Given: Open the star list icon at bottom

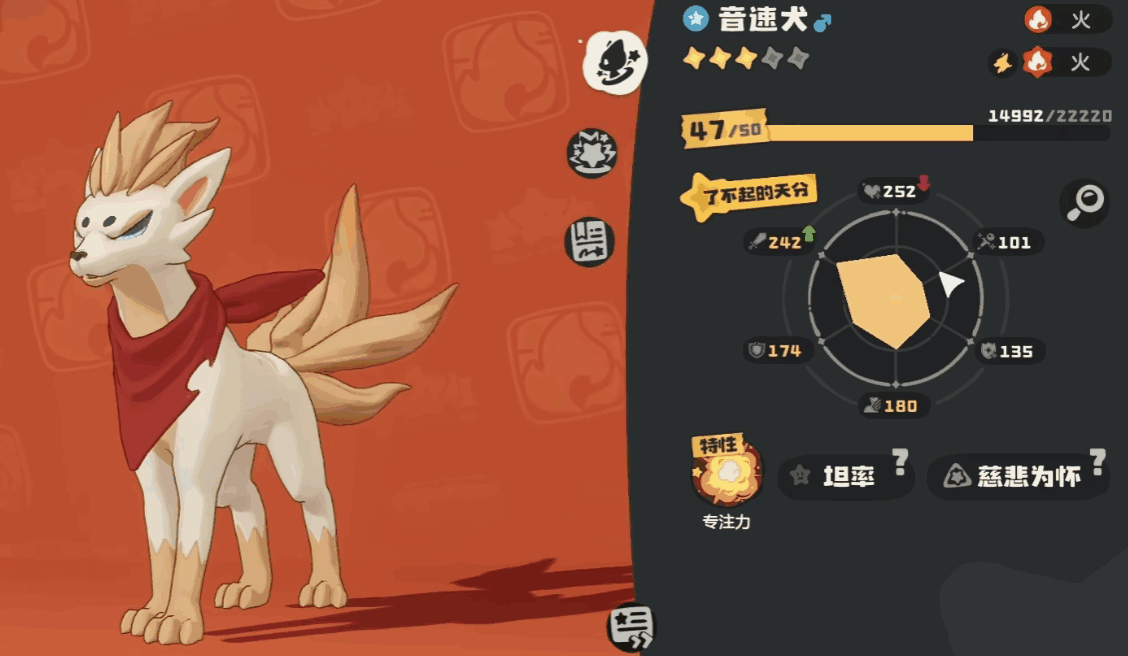Looking at the screenshot, I should coord(631,627).
